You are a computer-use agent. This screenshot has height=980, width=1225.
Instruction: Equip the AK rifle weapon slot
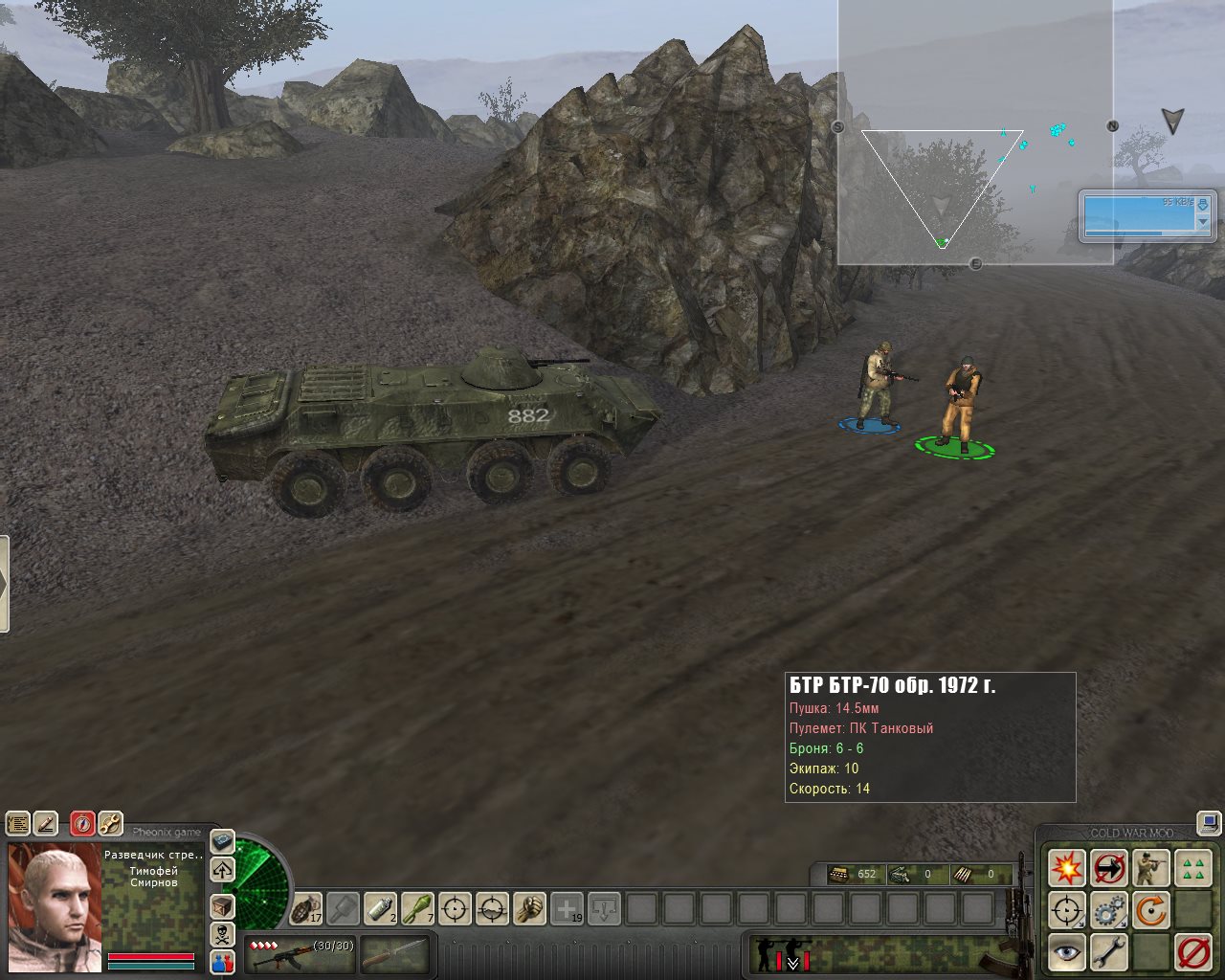point(299,954)
